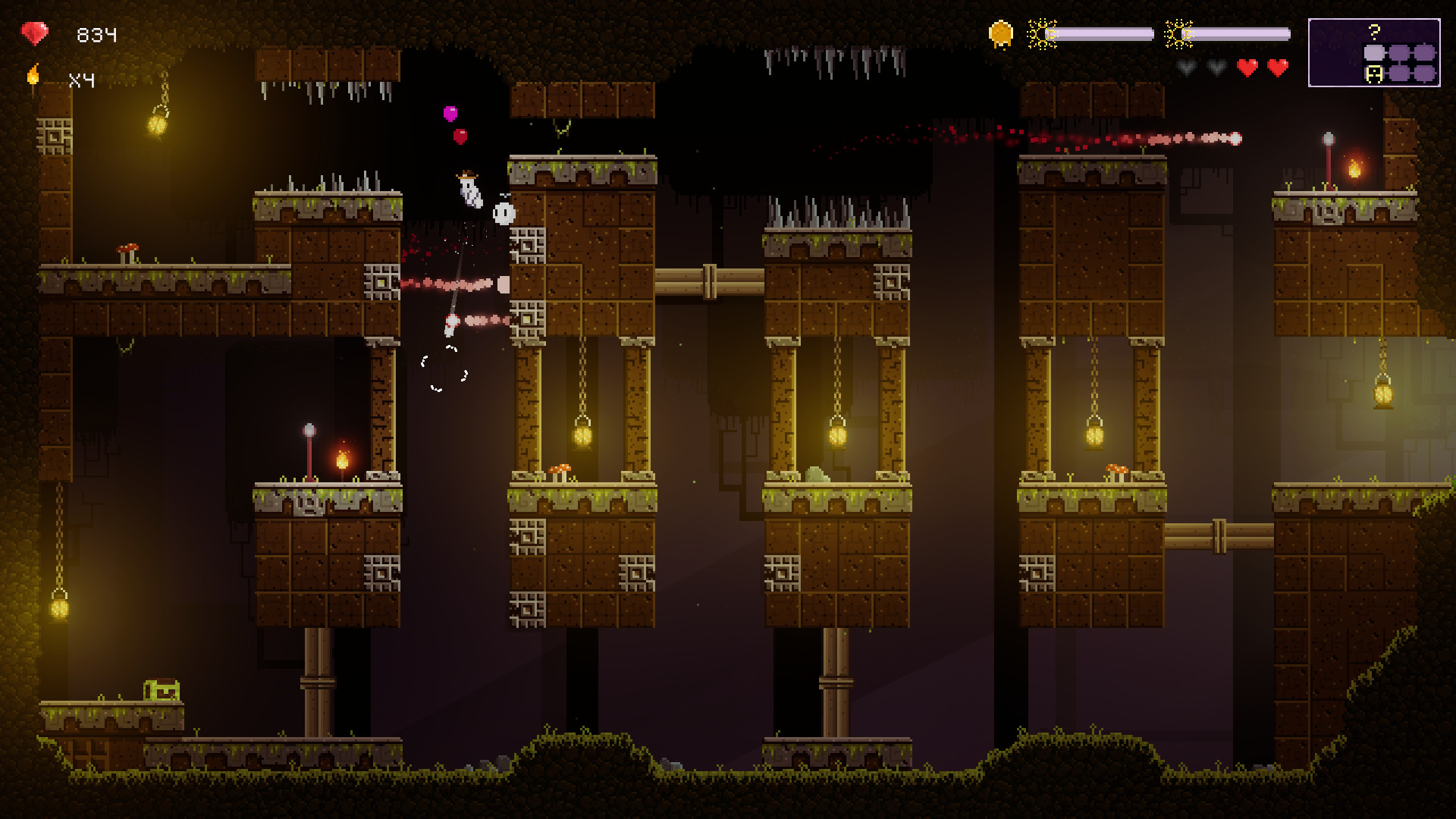The height and width of the screenshot is (819, 1456).
Task: Select the torch item icon
Action: 33,77
